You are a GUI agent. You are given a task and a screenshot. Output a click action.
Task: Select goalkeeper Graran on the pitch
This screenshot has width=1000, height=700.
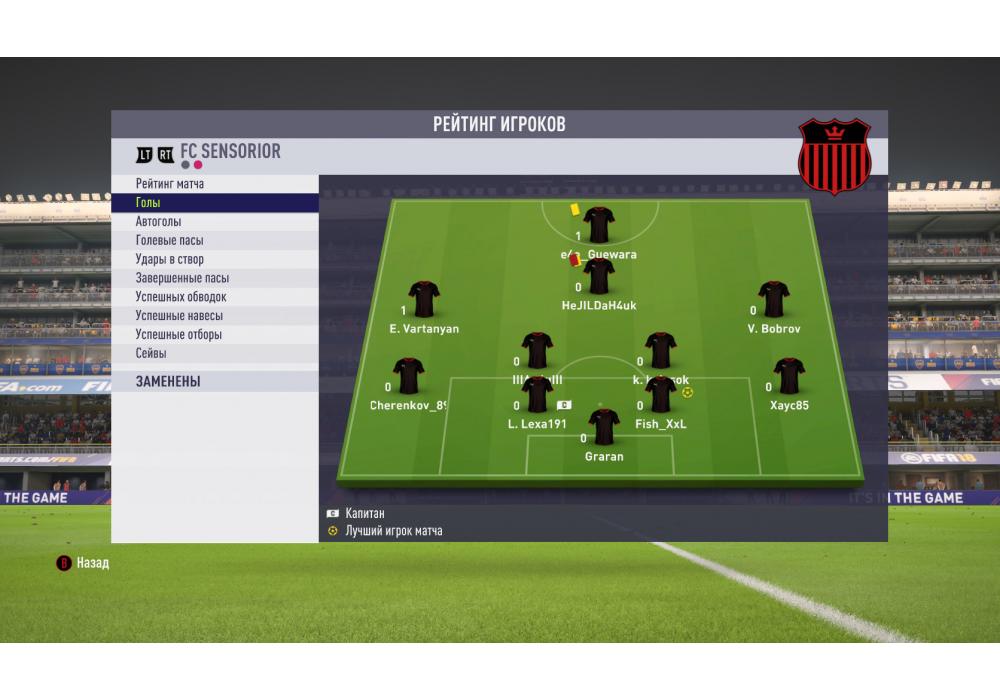pos(604,428)
